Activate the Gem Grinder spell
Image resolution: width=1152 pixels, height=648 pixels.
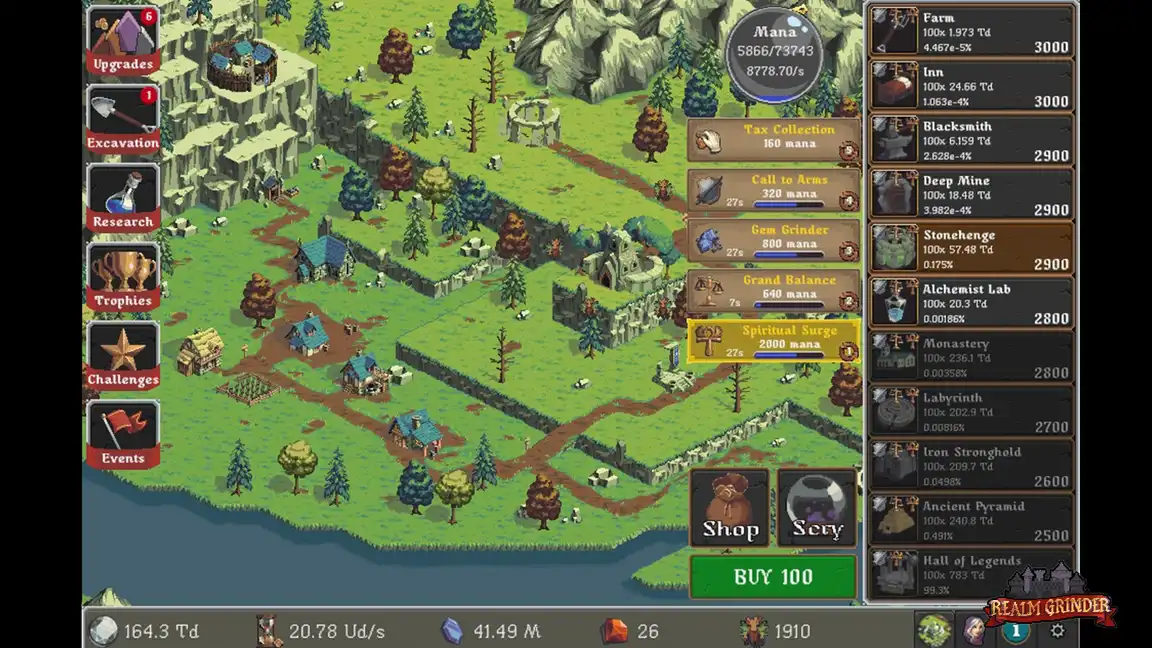[774, 240]
